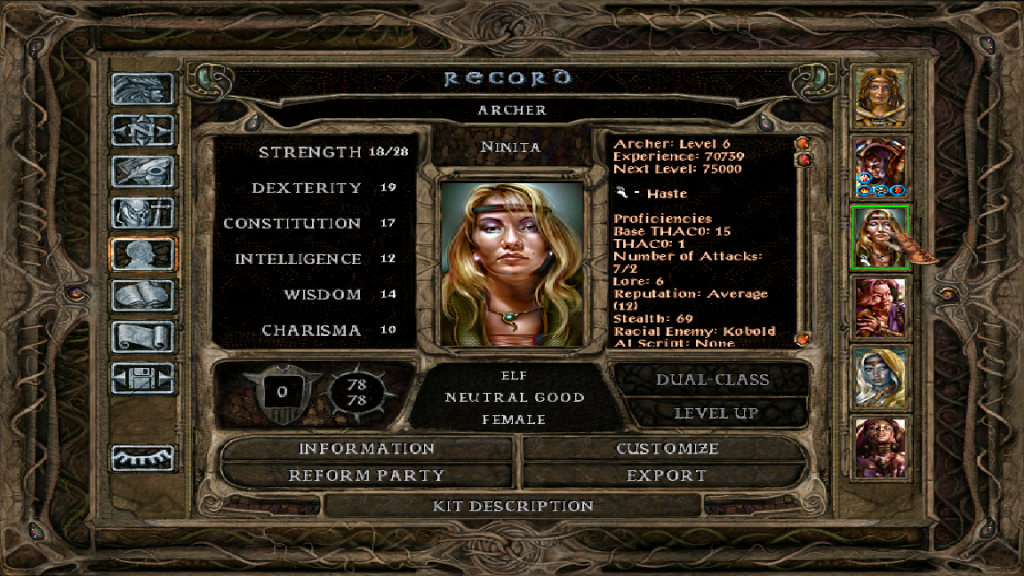Click the Reform Party button
The height and width of the screenshot is (576, 1024).
tap(366, 476)
